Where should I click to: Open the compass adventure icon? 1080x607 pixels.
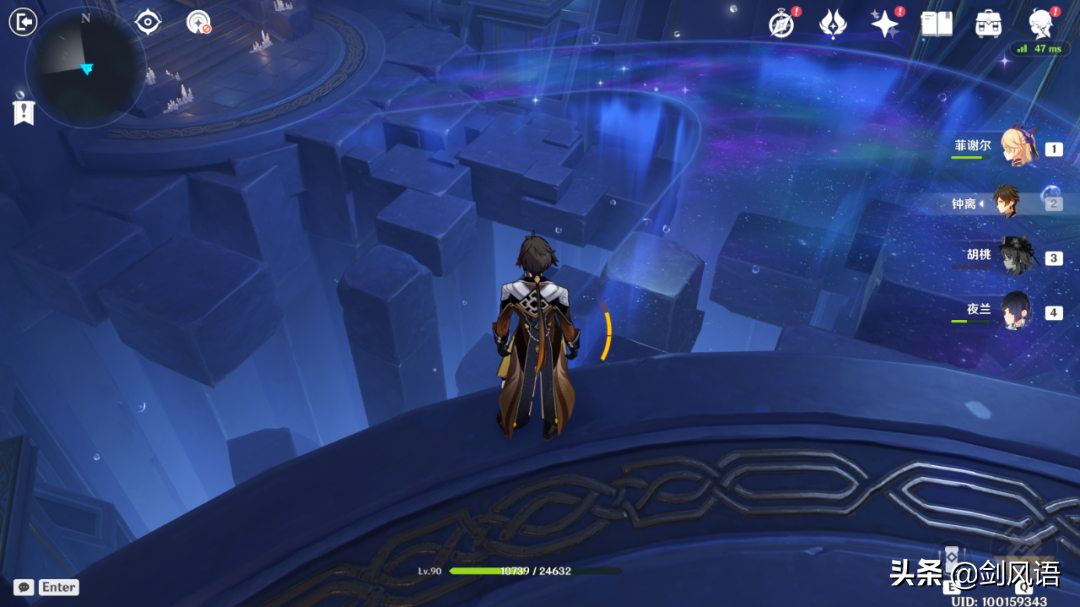(x=781, y=24)
